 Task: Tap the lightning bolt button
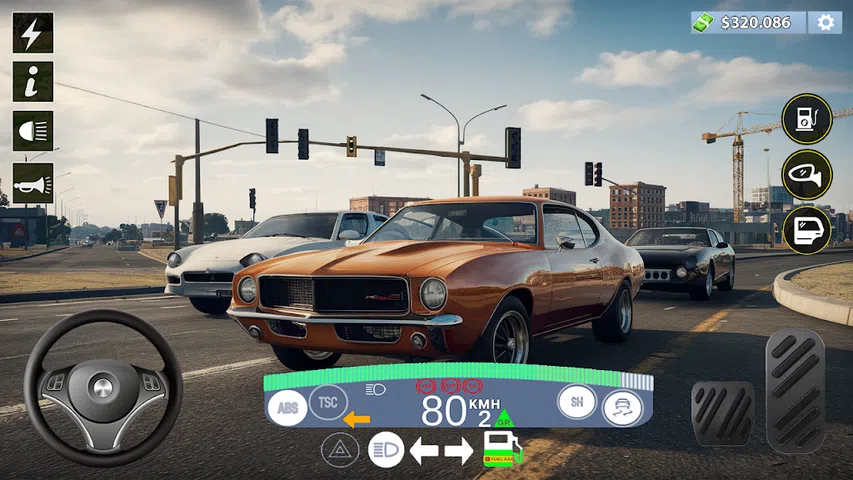33,32
